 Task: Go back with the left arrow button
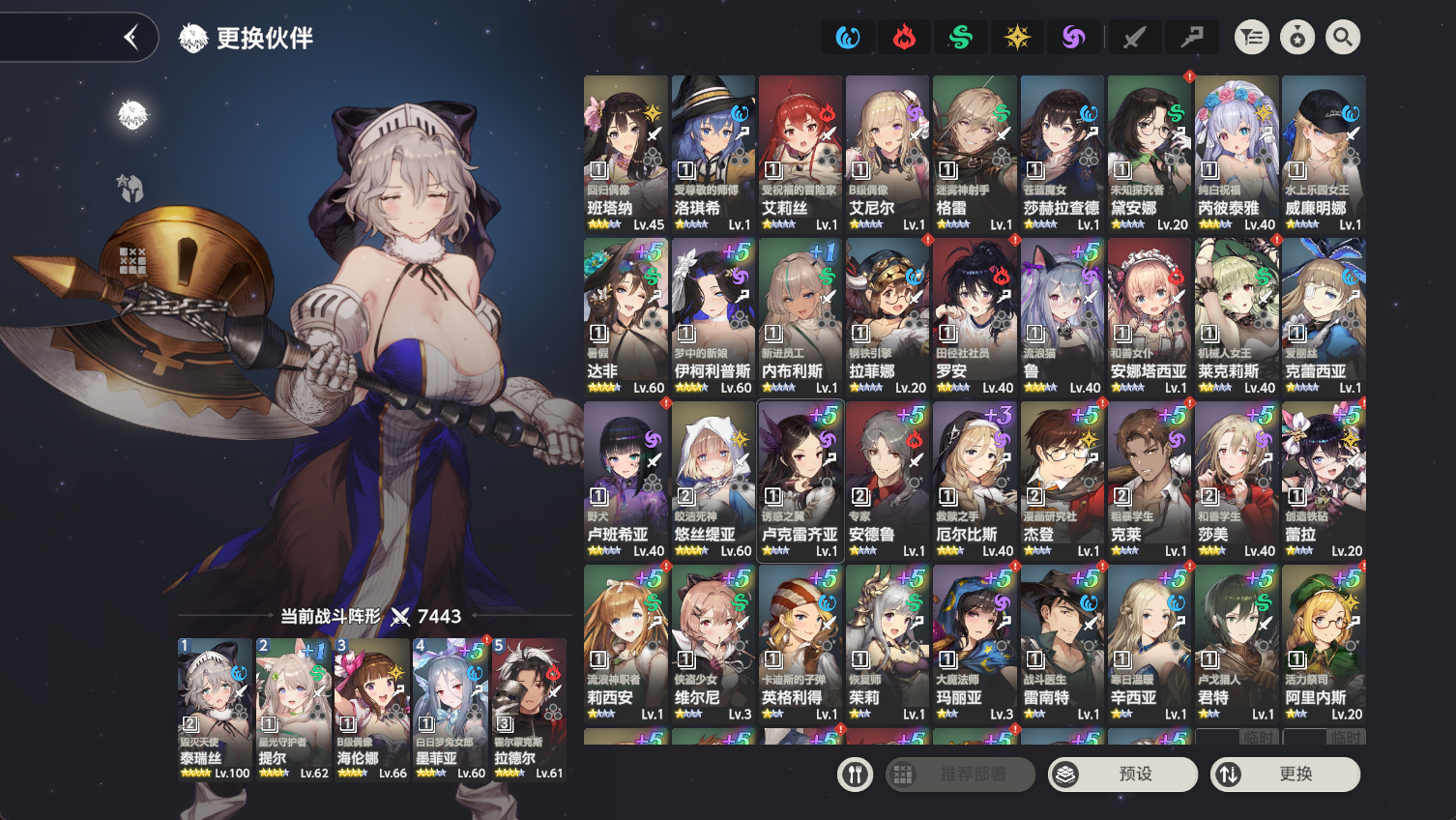click(131, 38)
